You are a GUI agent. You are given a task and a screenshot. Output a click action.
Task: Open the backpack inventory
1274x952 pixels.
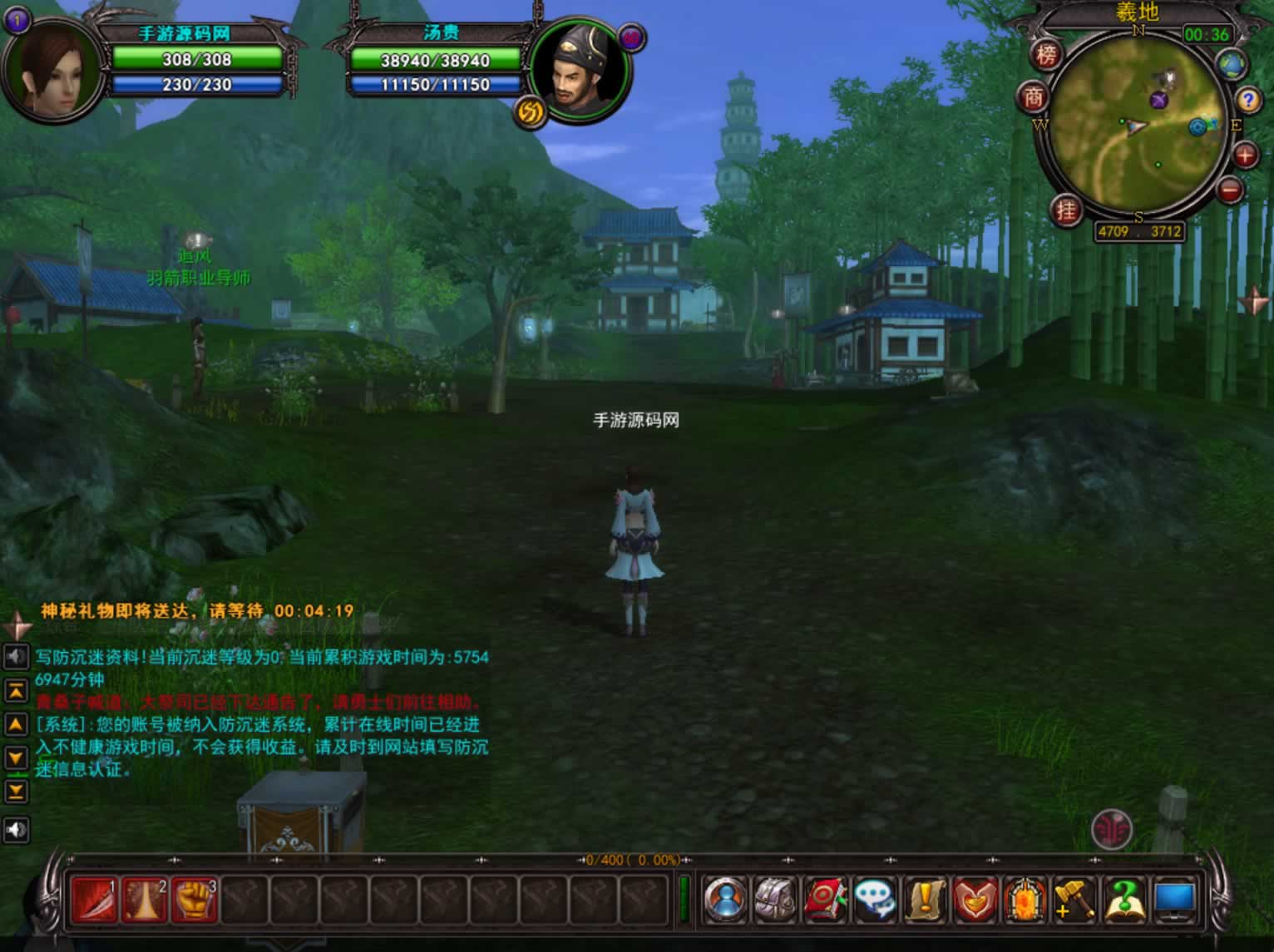pos(775,900)
